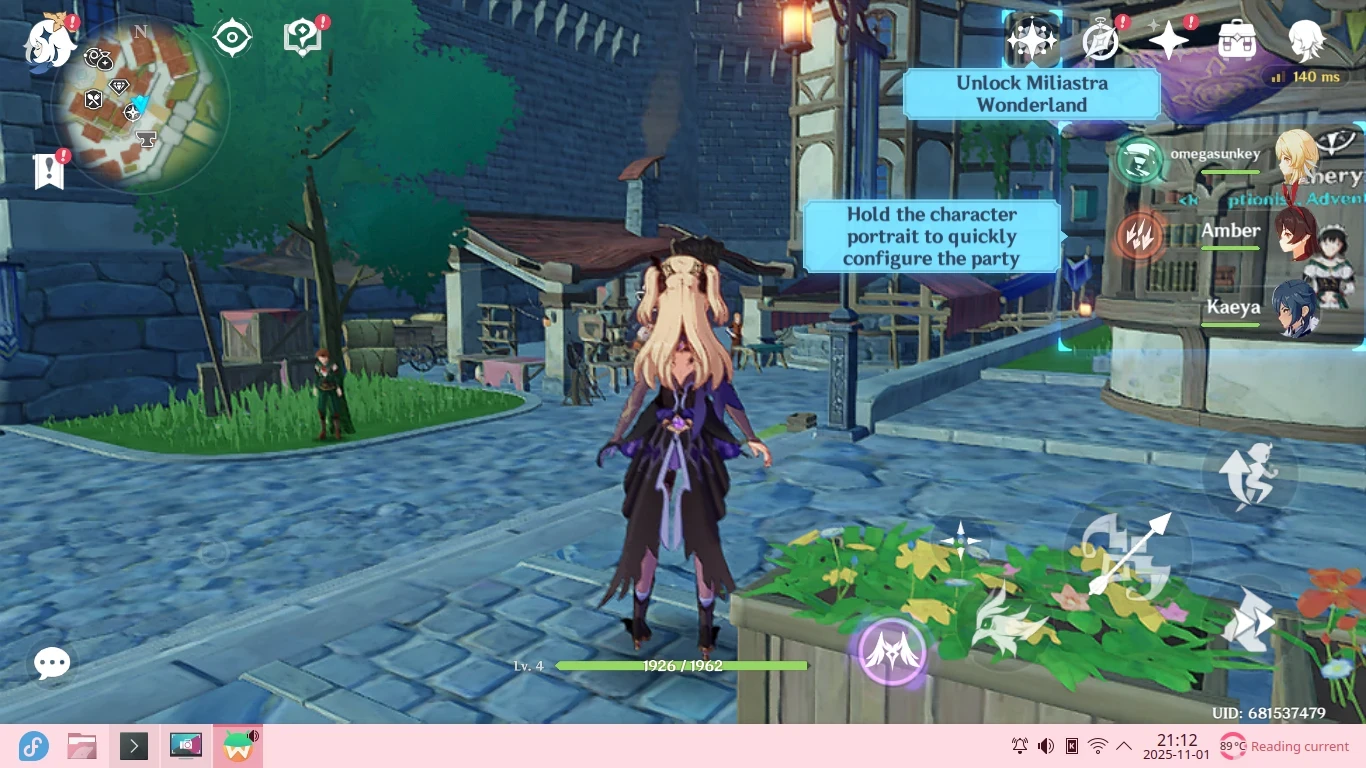Viewport: 1366px width, 768px height.
Task: Tap the quest navigation target icon
Action: point(232,39)
